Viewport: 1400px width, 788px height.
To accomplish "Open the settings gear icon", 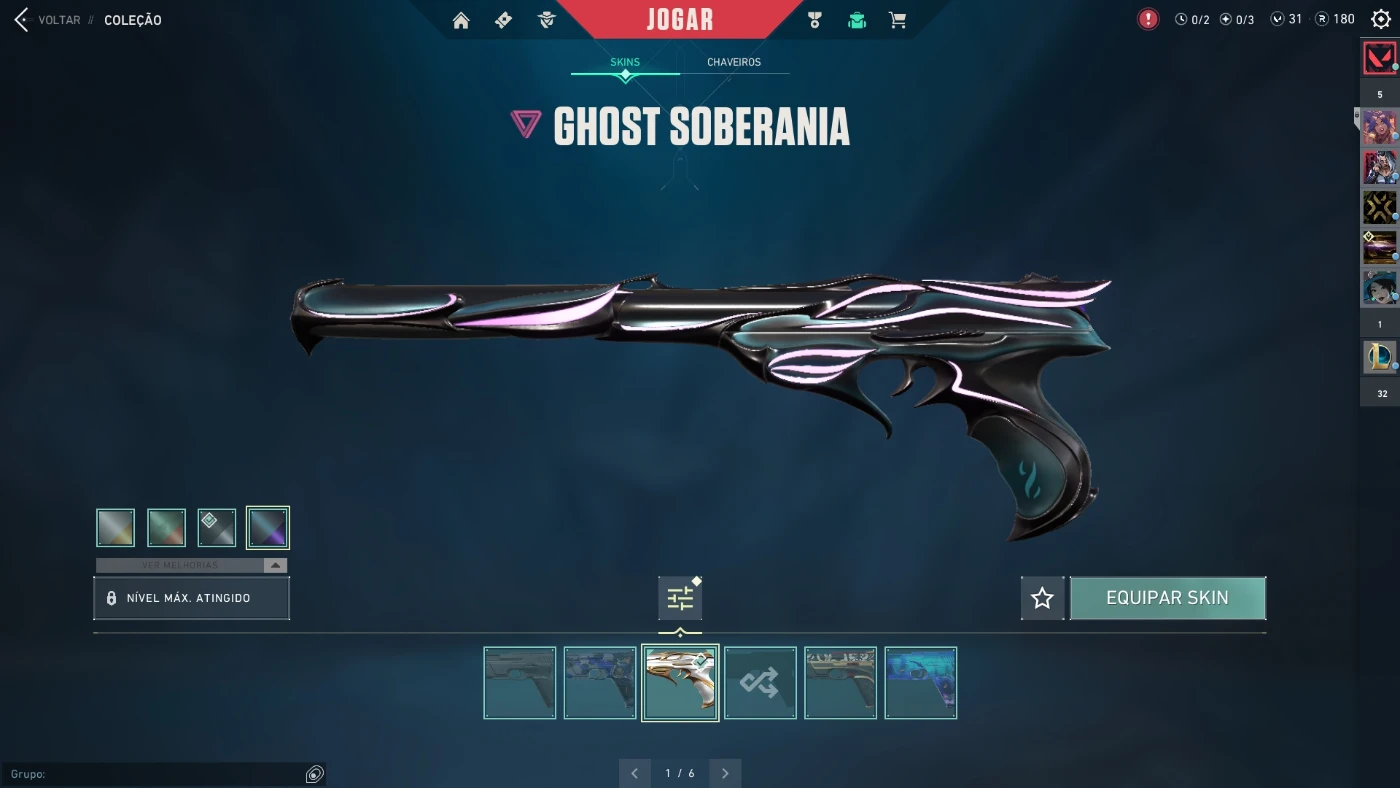I will pyautogui.click(x=1380, y=20).
